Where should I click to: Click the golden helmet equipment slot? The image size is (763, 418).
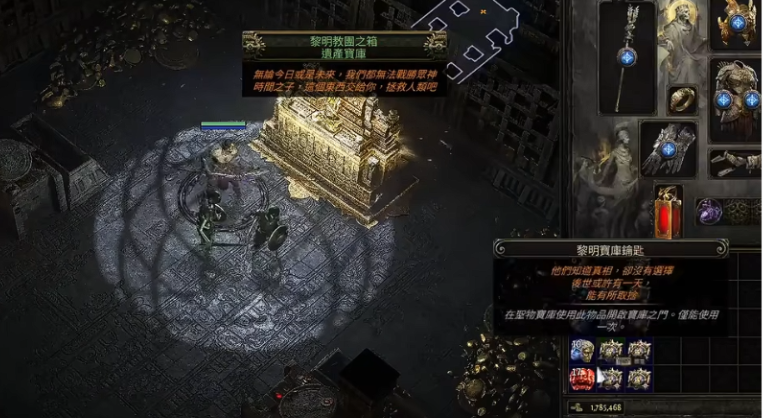tap(738, 24)
